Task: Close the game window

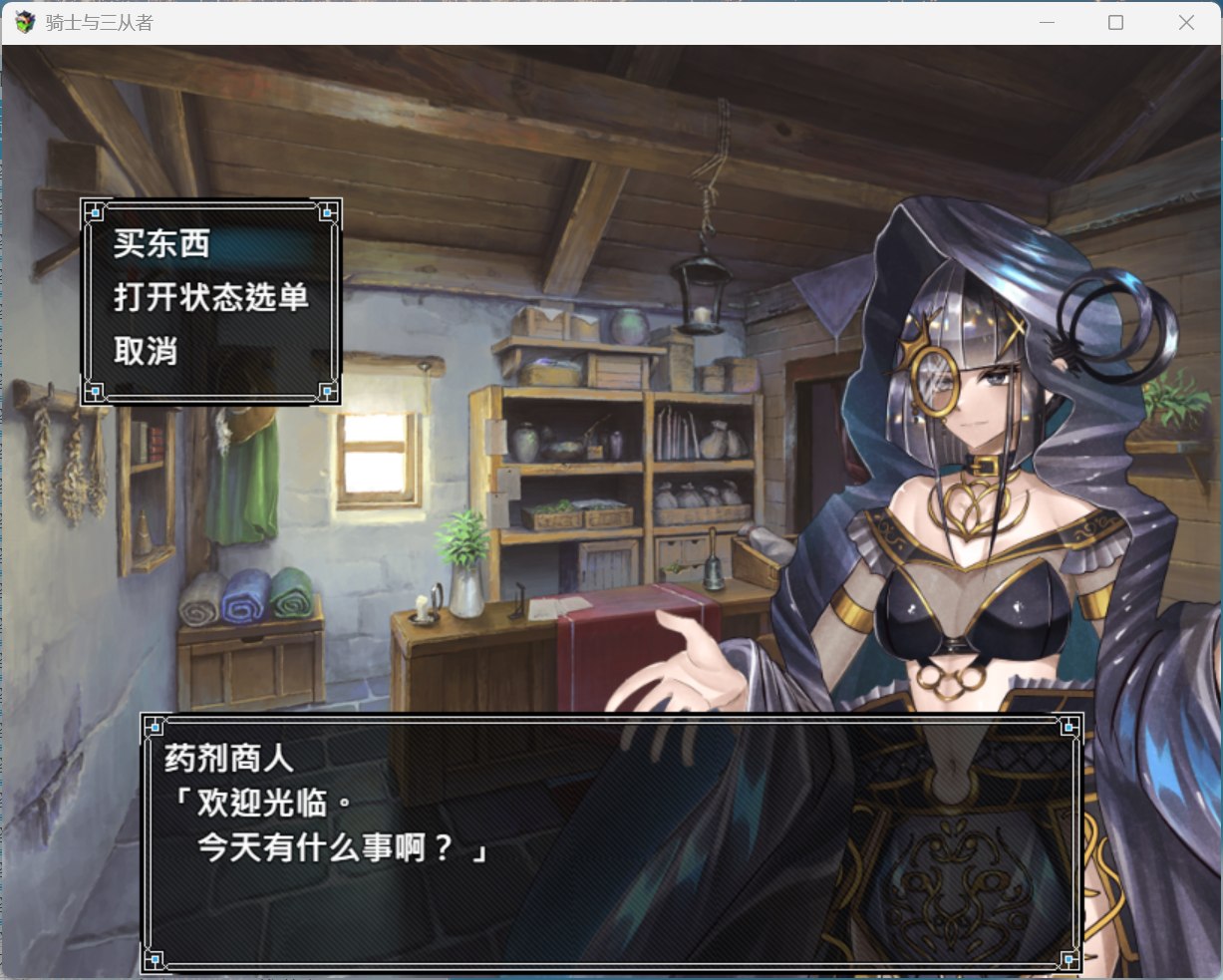Action: click(x=1185, y=22)
